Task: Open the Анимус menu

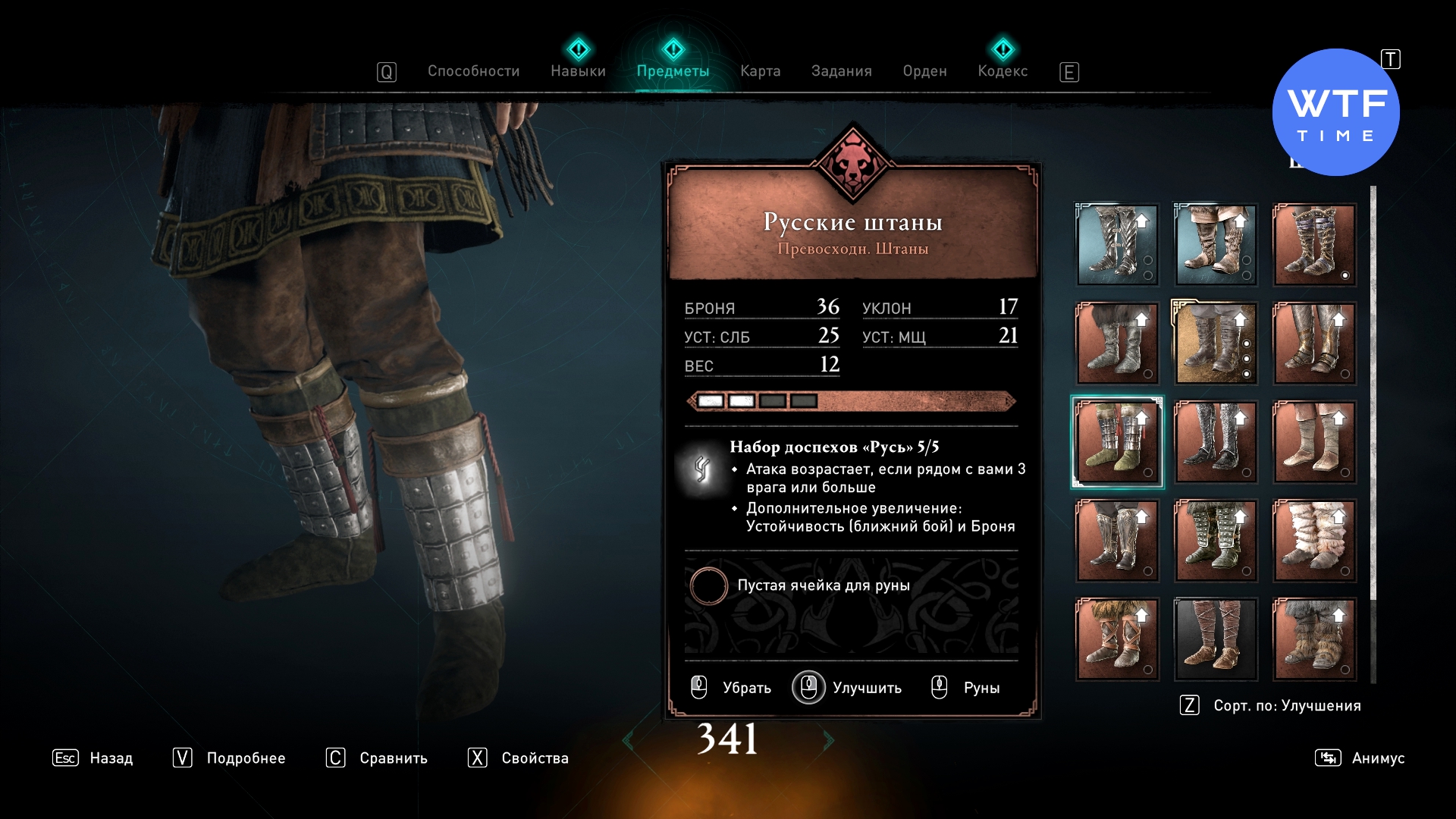Action: (x=1360, y=758)
